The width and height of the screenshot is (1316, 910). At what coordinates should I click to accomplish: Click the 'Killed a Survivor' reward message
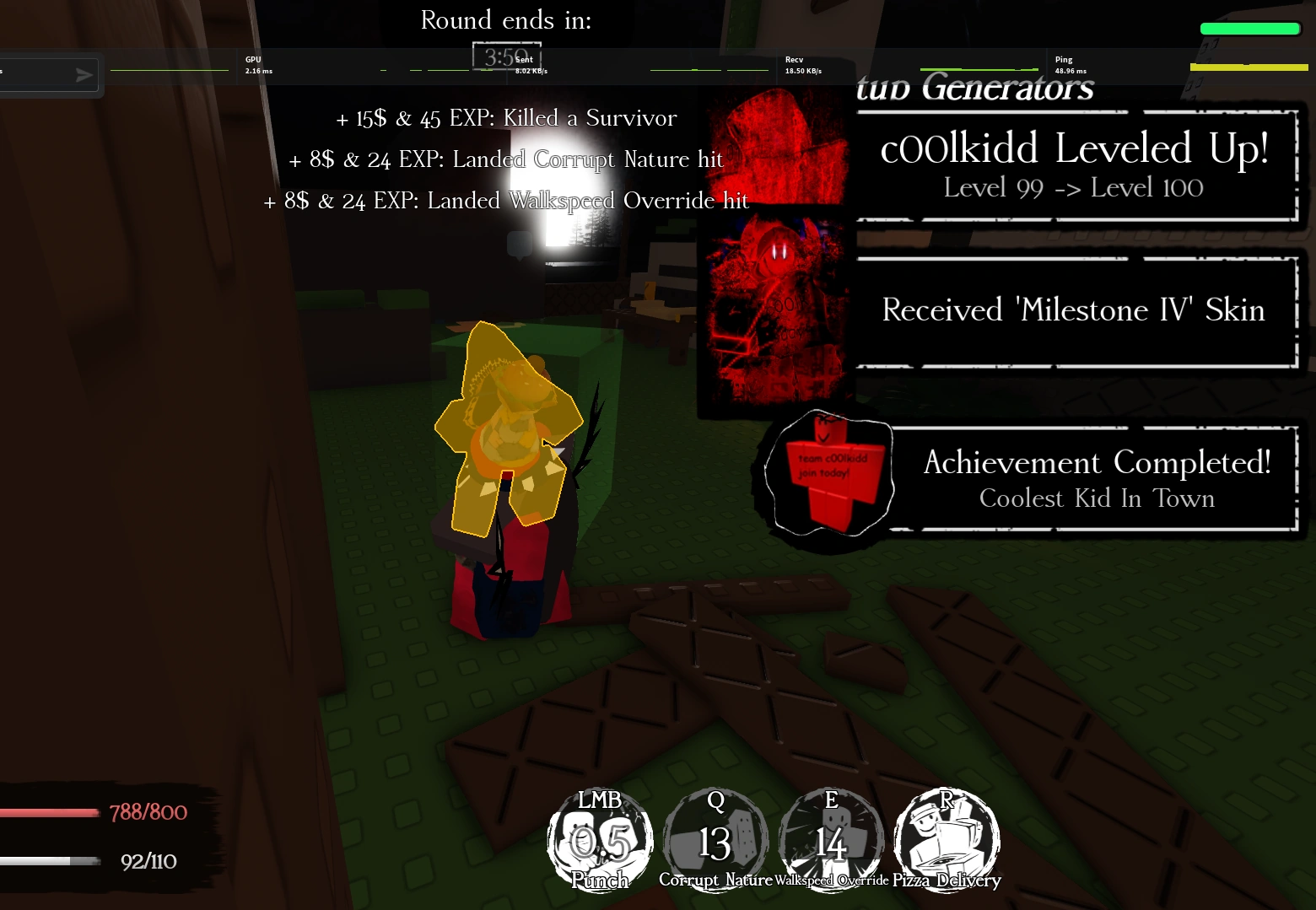pyautogui.click(x=506, y=118)
